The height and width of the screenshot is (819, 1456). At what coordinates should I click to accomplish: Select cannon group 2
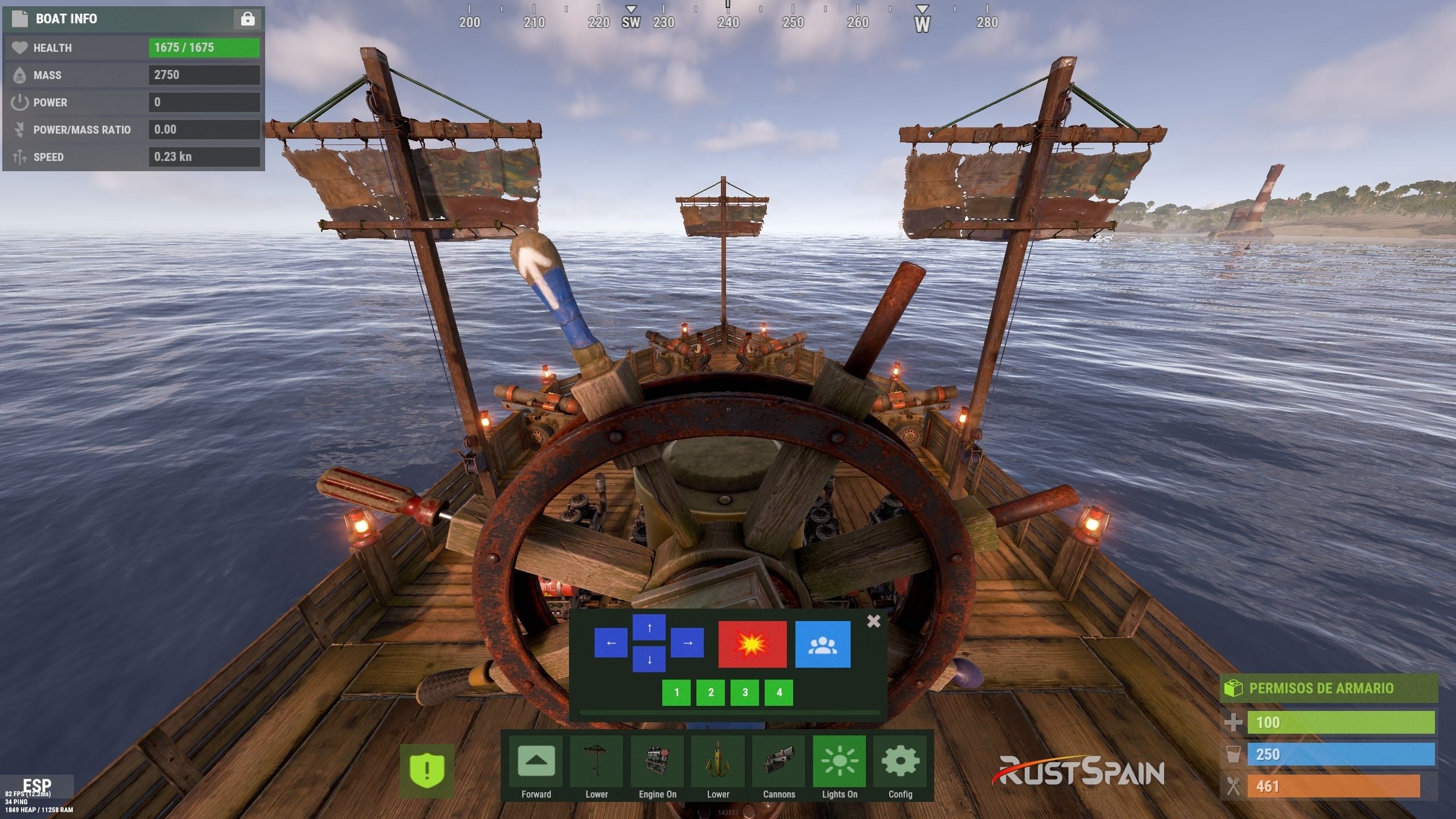pyautogui.click(x=711, y=692)
